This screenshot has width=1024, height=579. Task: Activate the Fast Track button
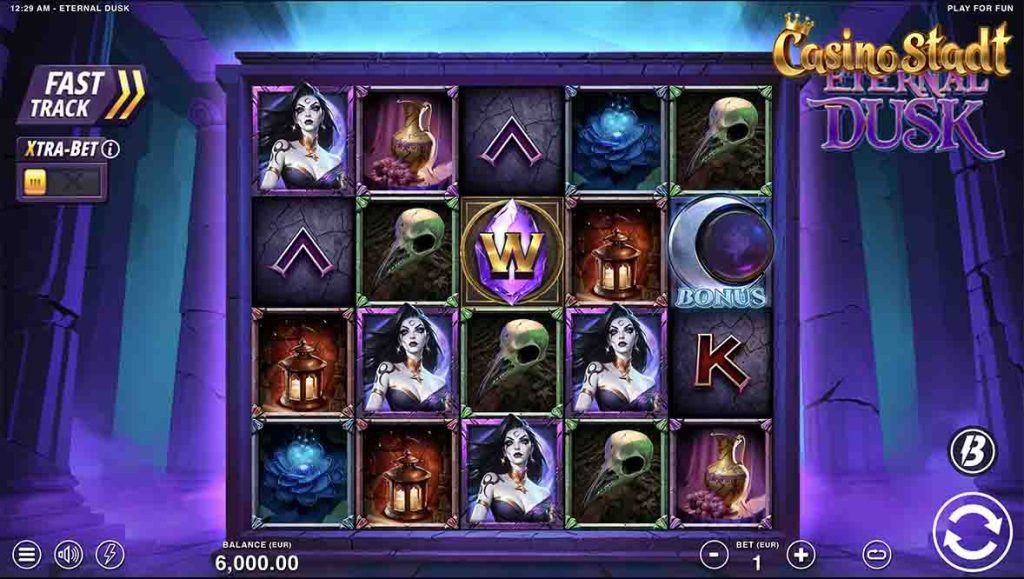pyautogui.click(x=82, y=95)
